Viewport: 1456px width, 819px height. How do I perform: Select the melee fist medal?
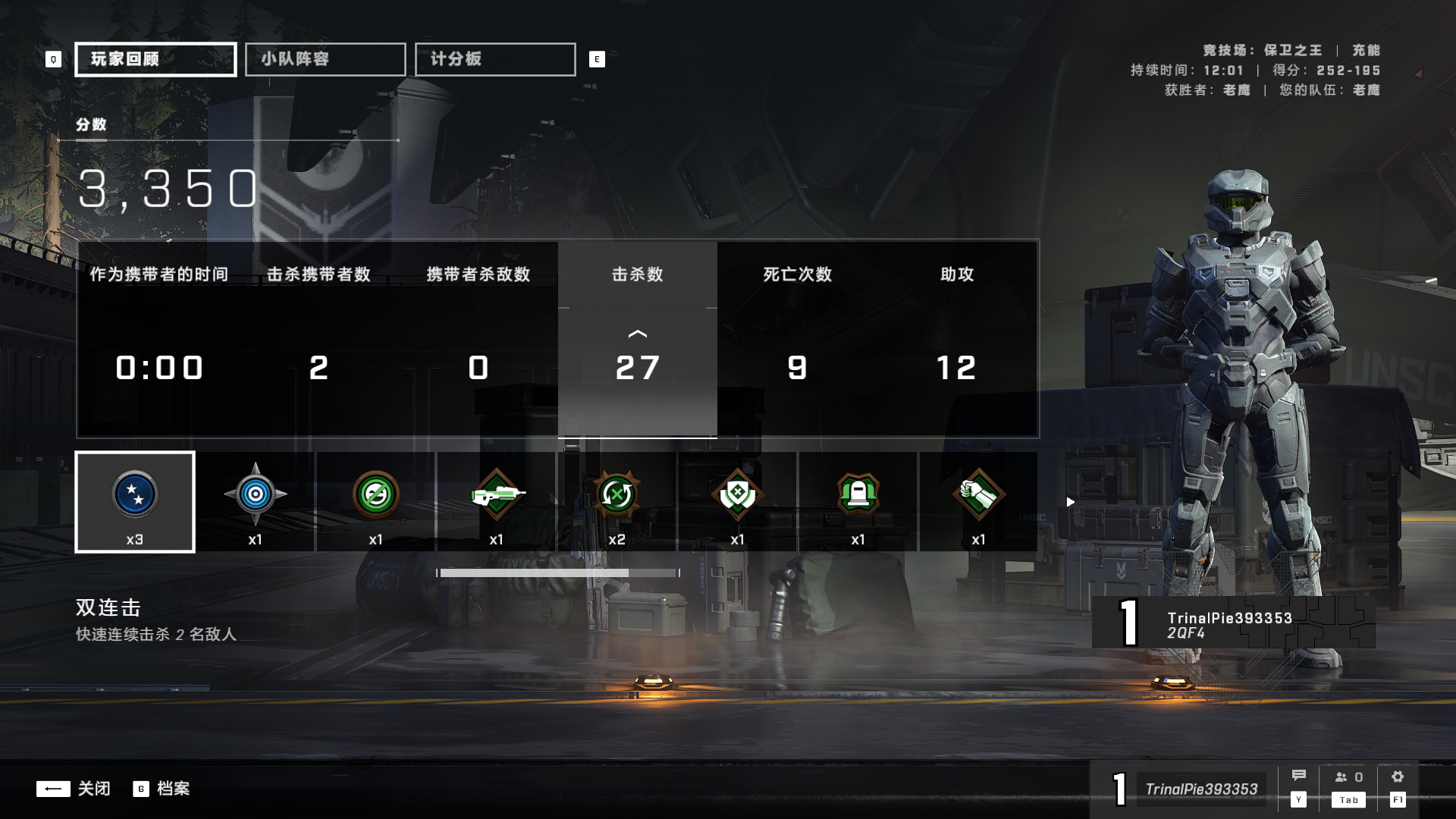tap(978, 493)
